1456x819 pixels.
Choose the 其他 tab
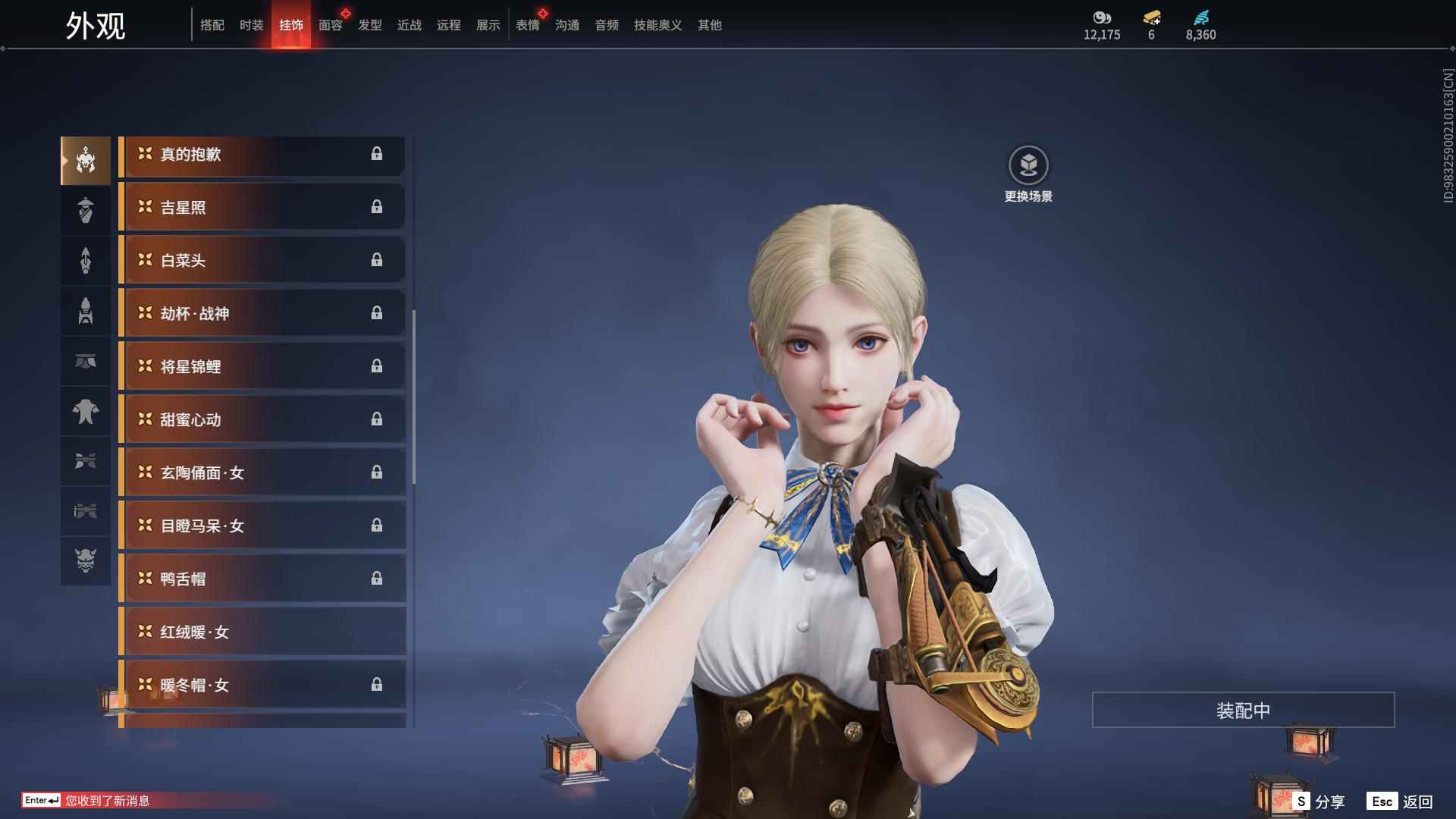709,25
